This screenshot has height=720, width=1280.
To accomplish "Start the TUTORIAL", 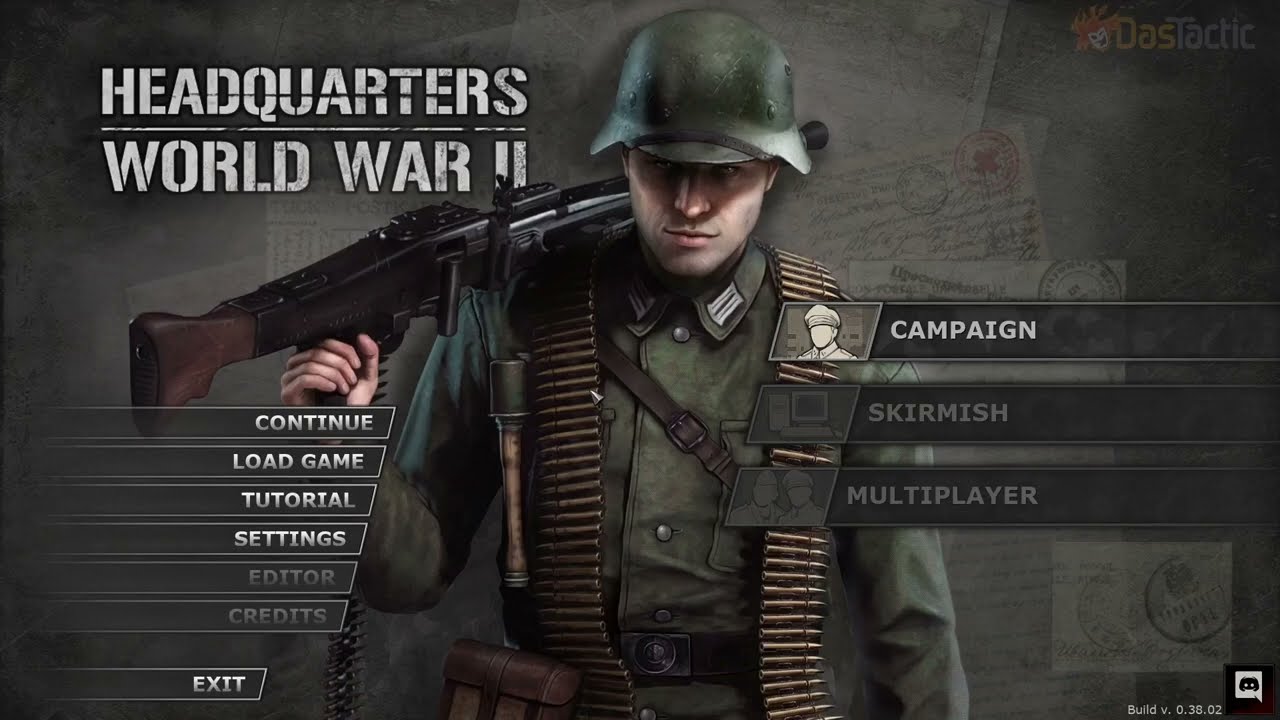I will pyautogui.click(x=302, y=500).
